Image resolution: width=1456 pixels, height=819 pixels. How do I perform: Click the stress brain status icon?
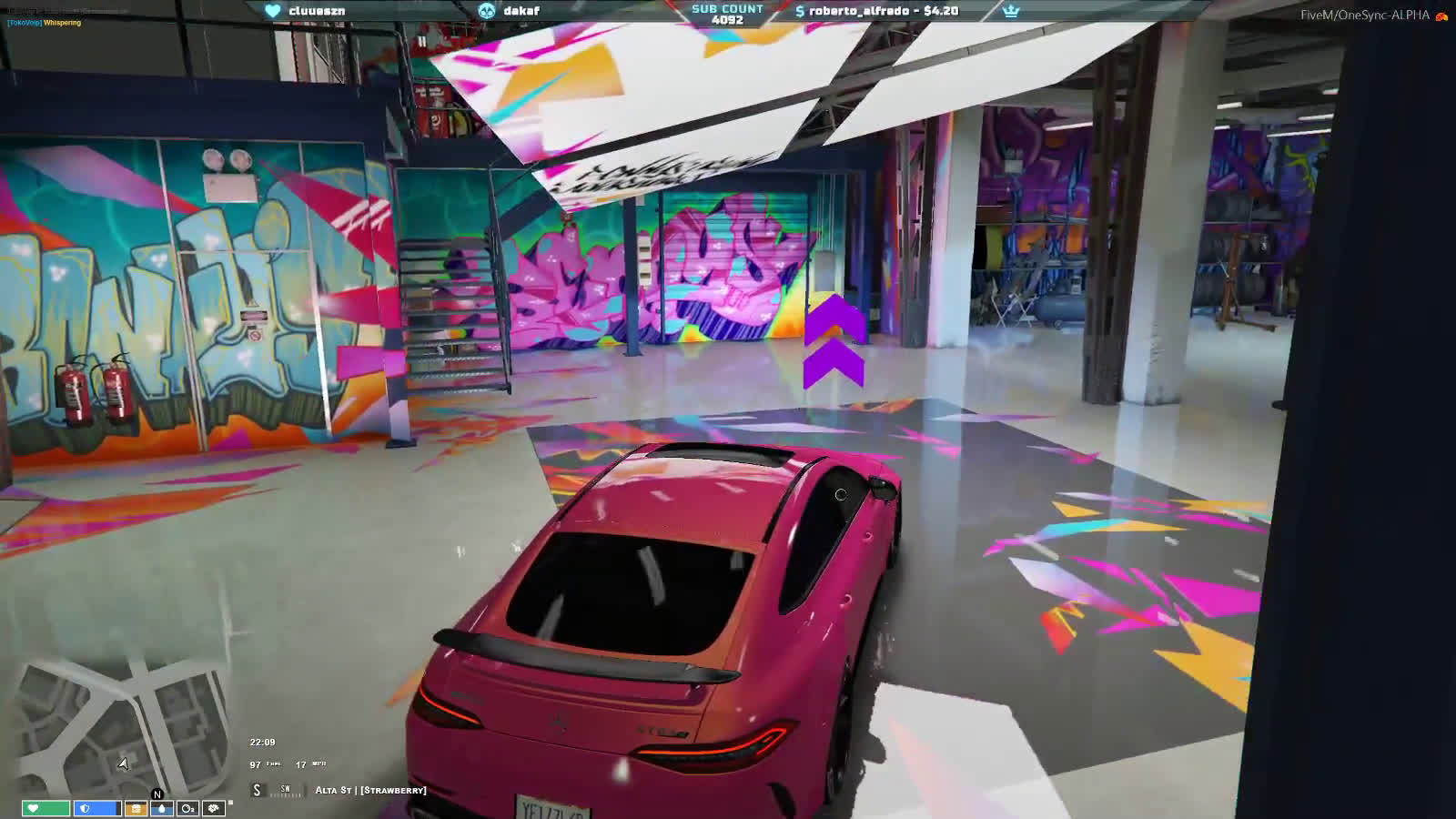coord(214,808)
